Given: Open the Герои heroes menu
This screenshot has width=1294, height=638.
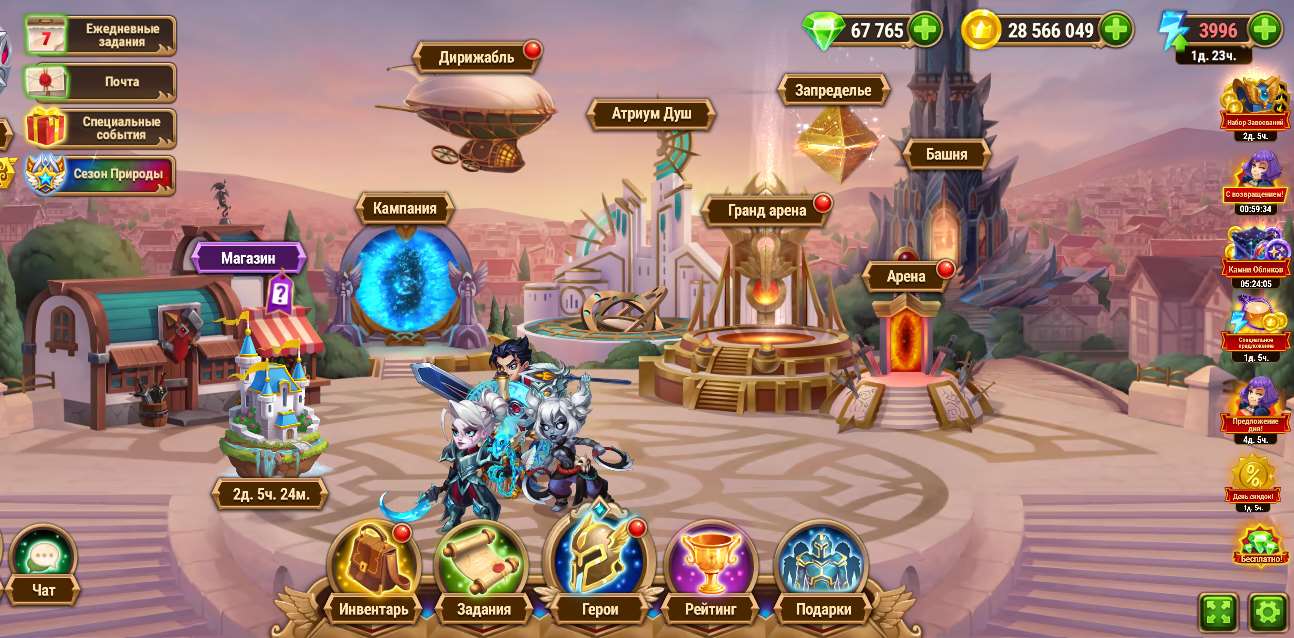Looking at the screenshot, I should 598,565.
